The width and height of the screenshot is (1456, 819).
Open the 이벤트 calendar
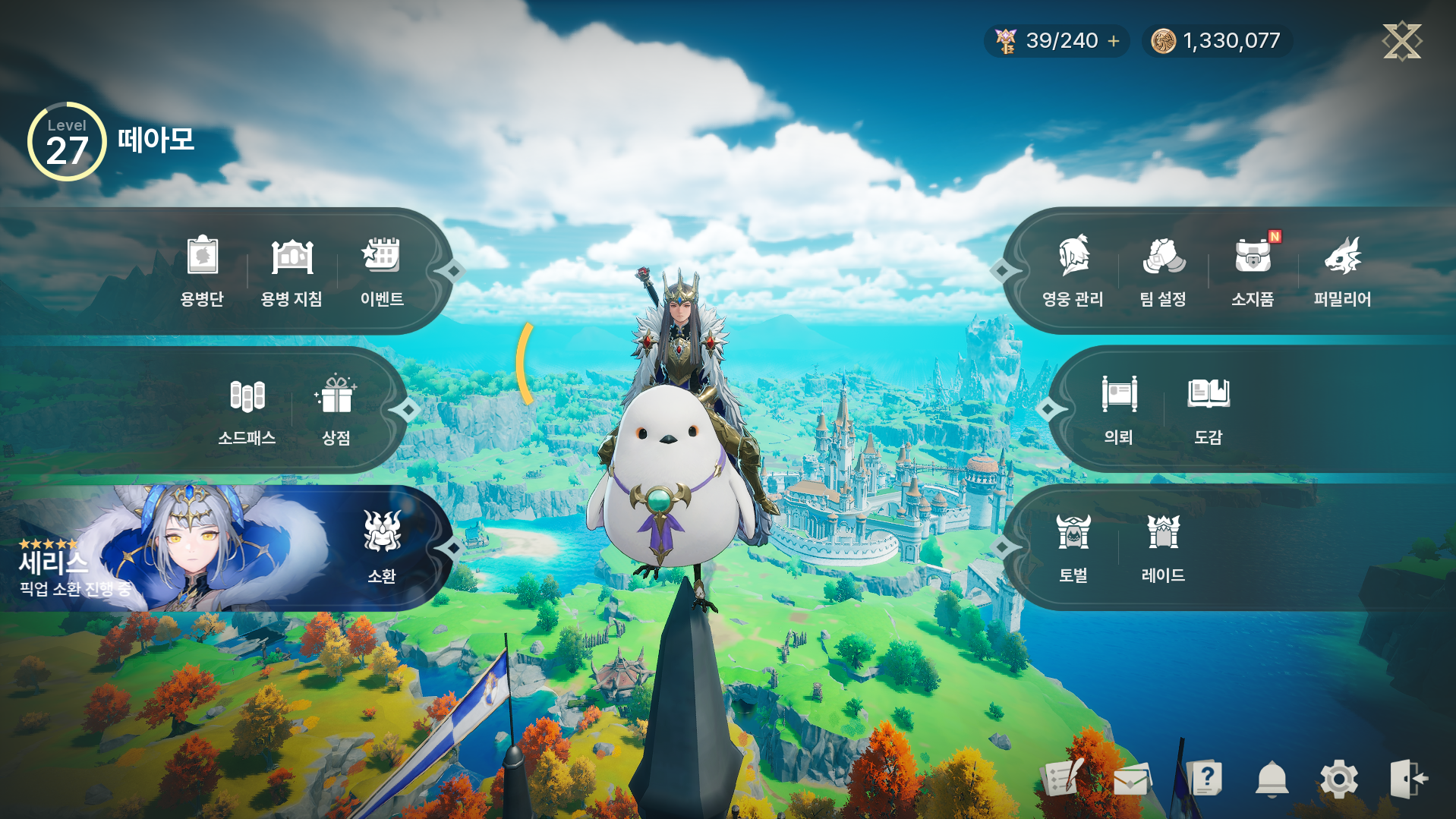pos(381,270)
